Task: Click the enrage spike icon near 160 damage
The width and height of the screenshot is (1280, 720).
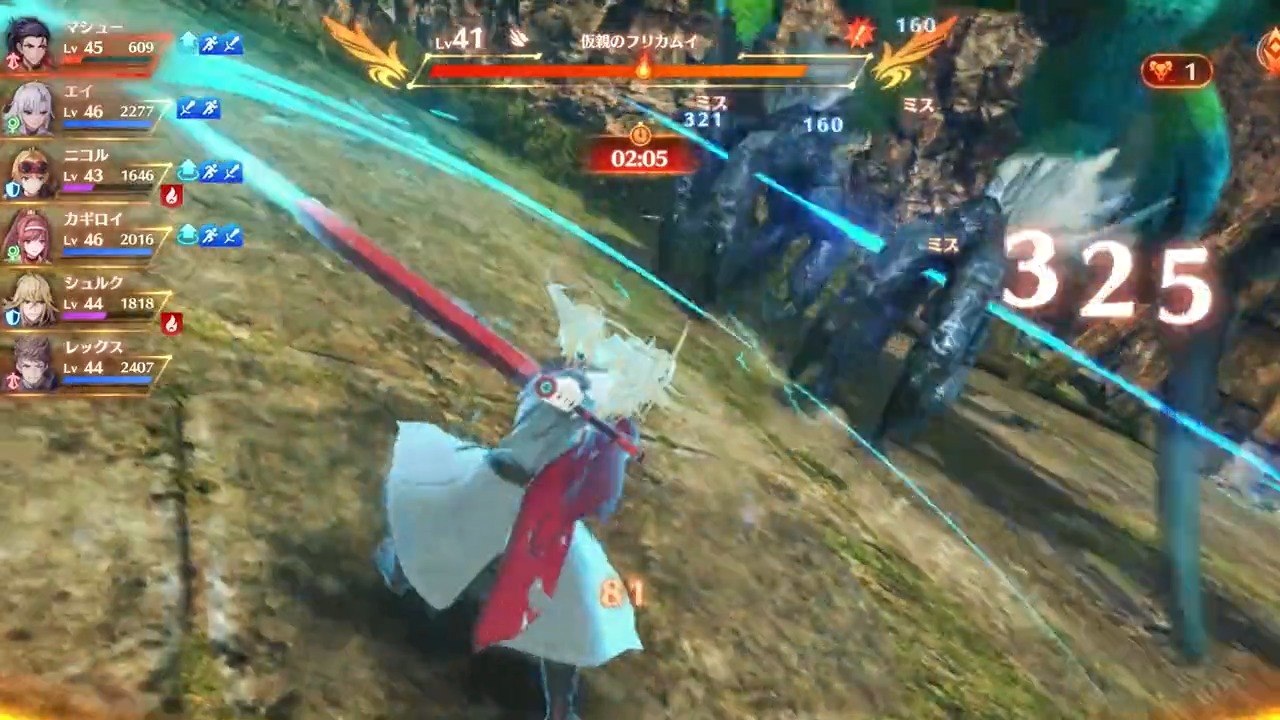Action: [858, 30]
